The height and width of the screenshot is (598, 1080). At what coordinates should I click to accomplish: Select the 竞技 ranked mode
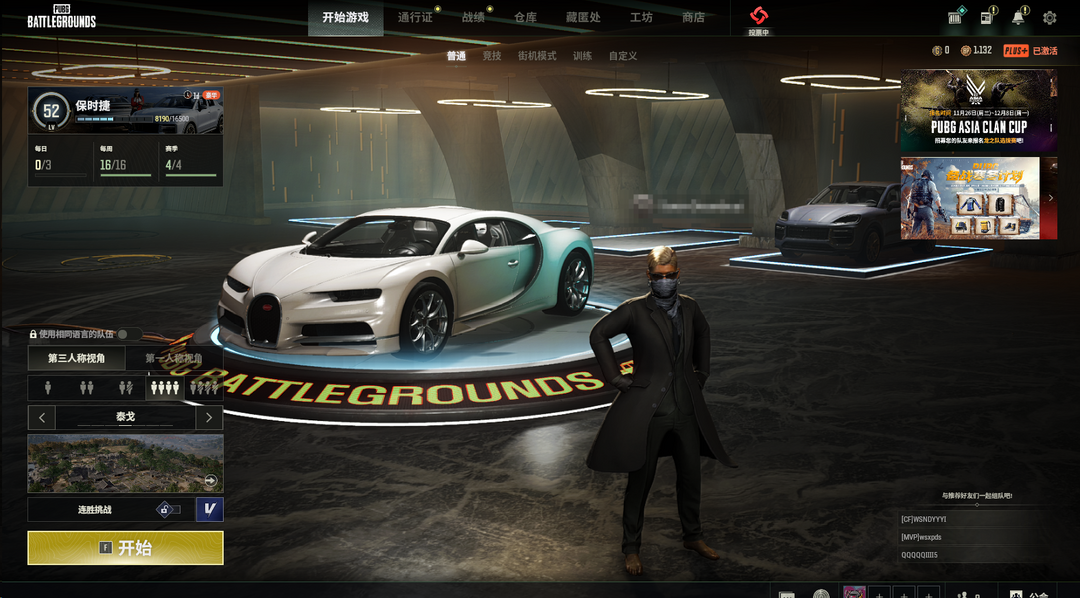[x=491, y=56]
